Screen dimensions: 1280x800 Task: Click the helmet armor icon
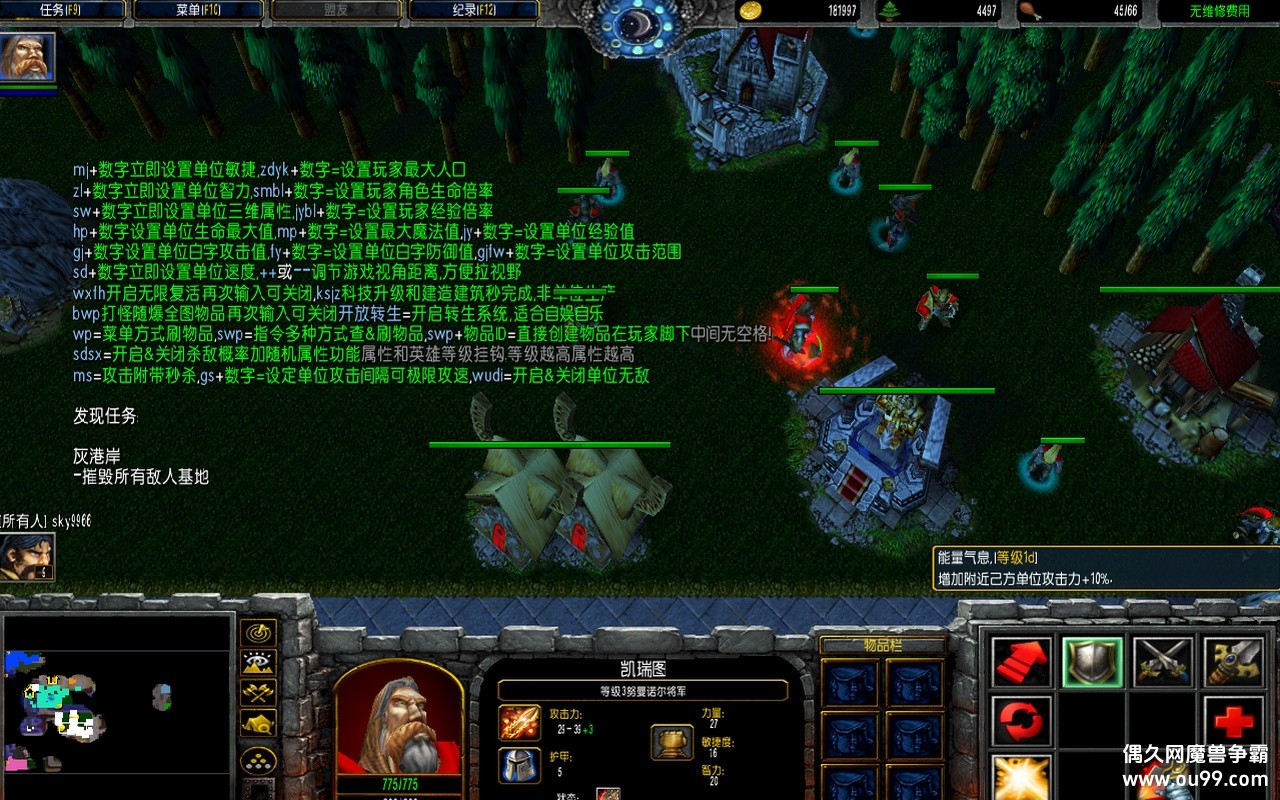click(x=519, y=765)
